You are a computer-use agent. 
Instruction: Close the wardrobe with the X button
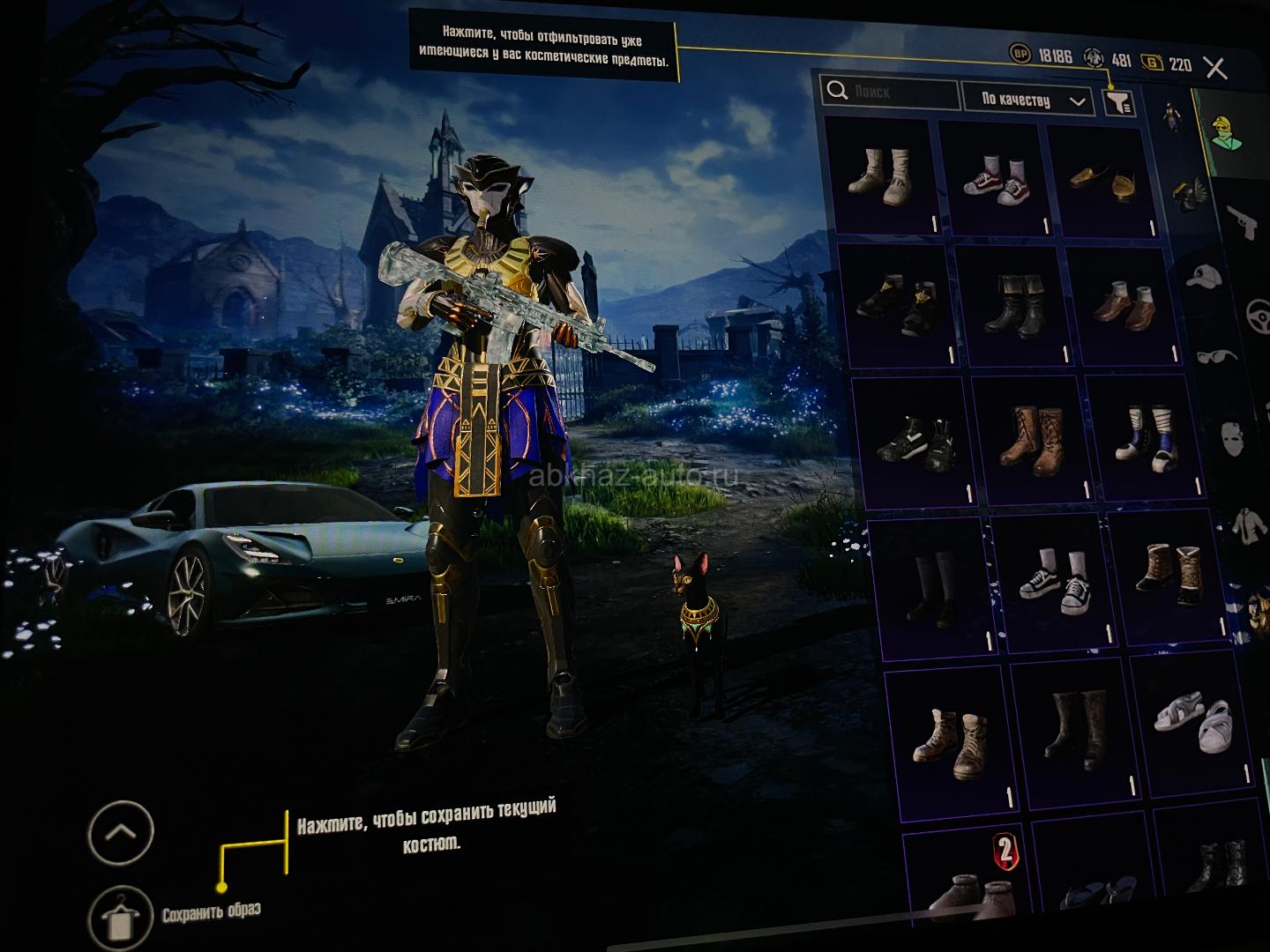point(1215,68)
